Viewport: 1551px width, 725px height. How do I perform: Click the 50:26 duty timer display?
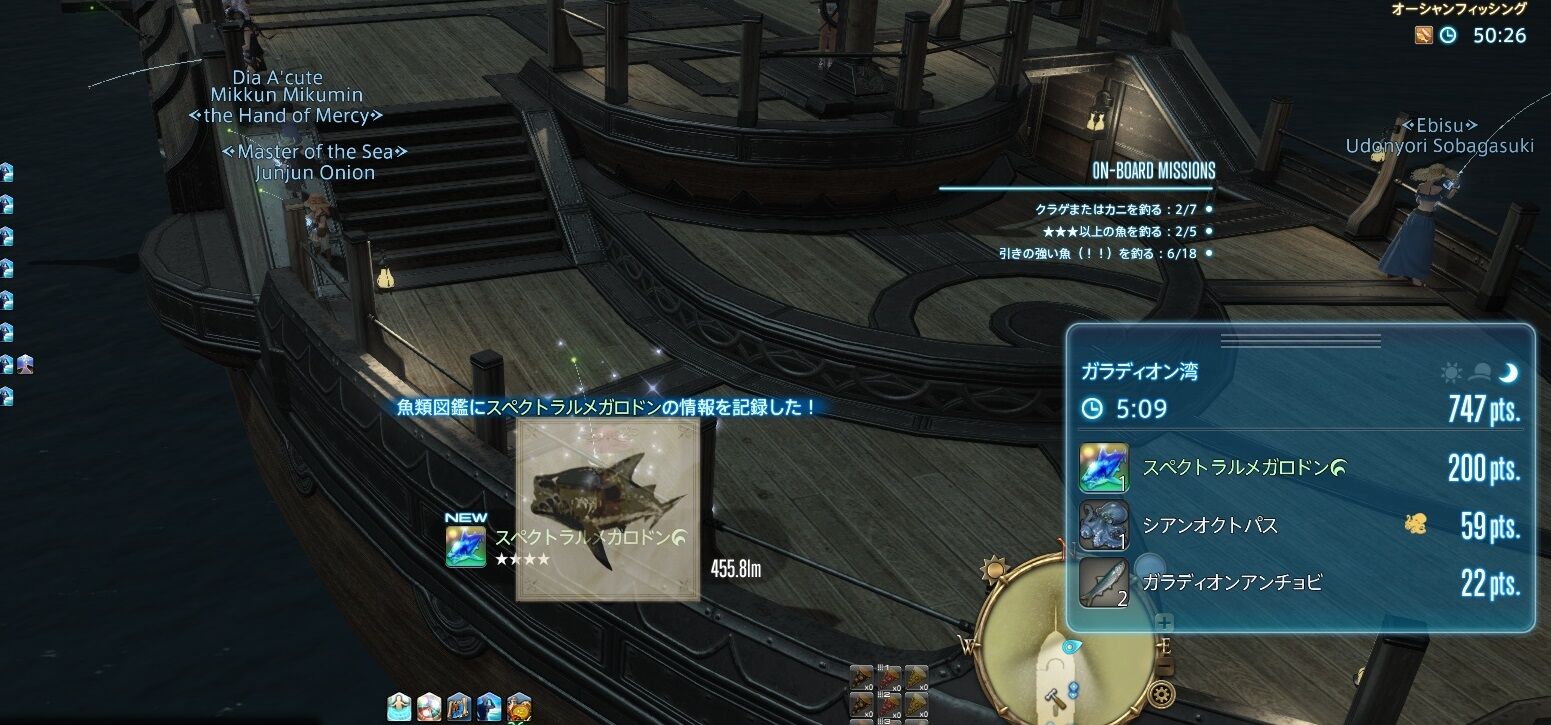[1498, 34]
